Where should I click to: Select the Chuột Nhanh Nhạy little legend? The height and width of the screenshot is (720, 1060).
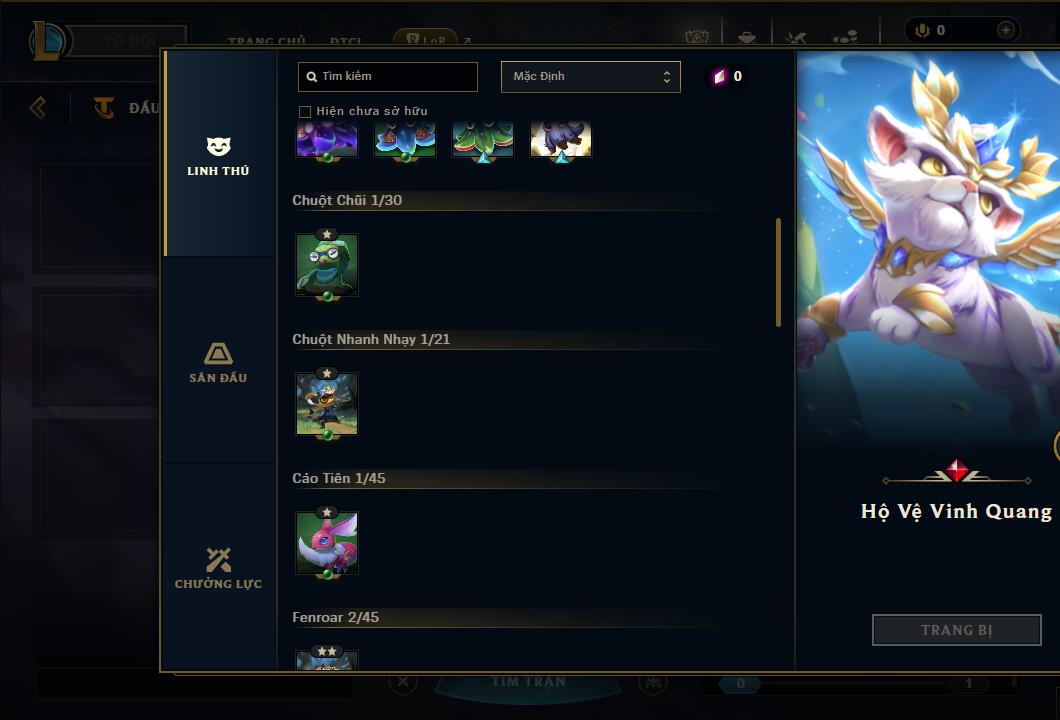tap(327, 404)
